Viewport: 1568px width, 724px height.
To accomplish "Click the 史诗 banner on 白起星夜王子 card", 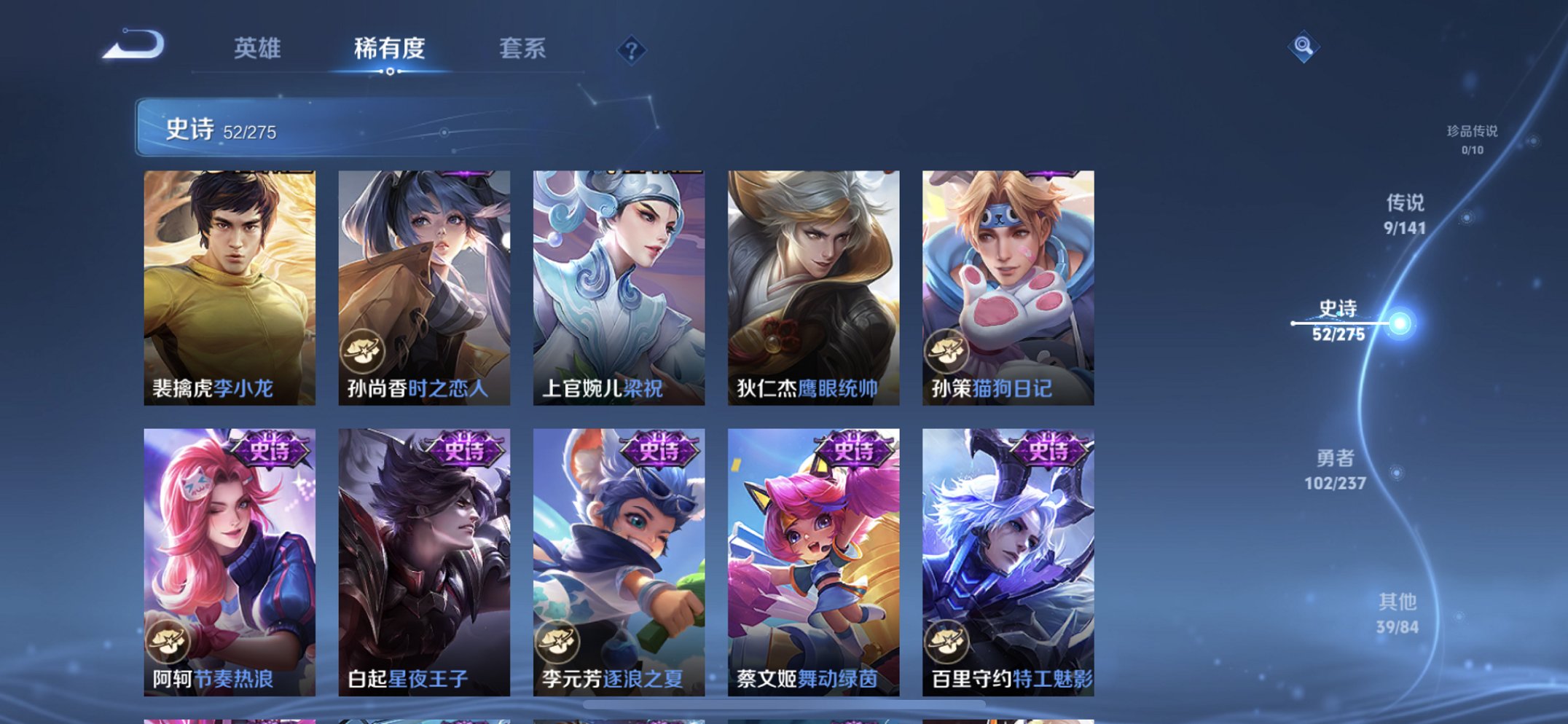I will tap(464, 450).
